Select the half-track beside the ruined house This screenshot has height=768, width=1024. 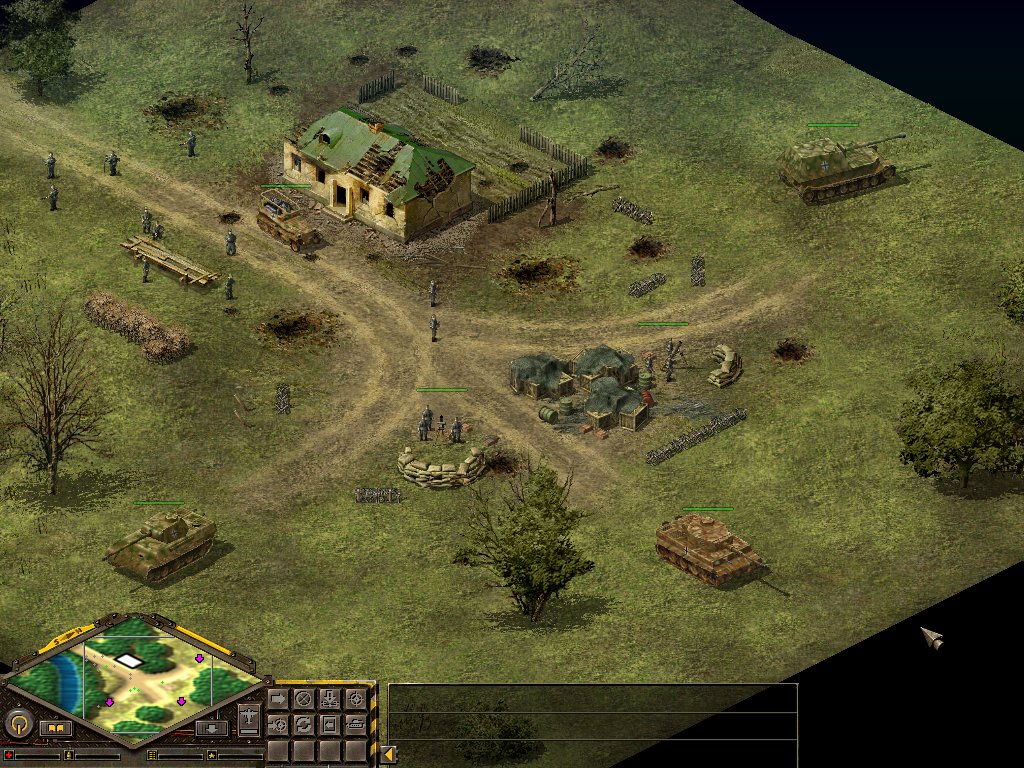coord(287,220)
